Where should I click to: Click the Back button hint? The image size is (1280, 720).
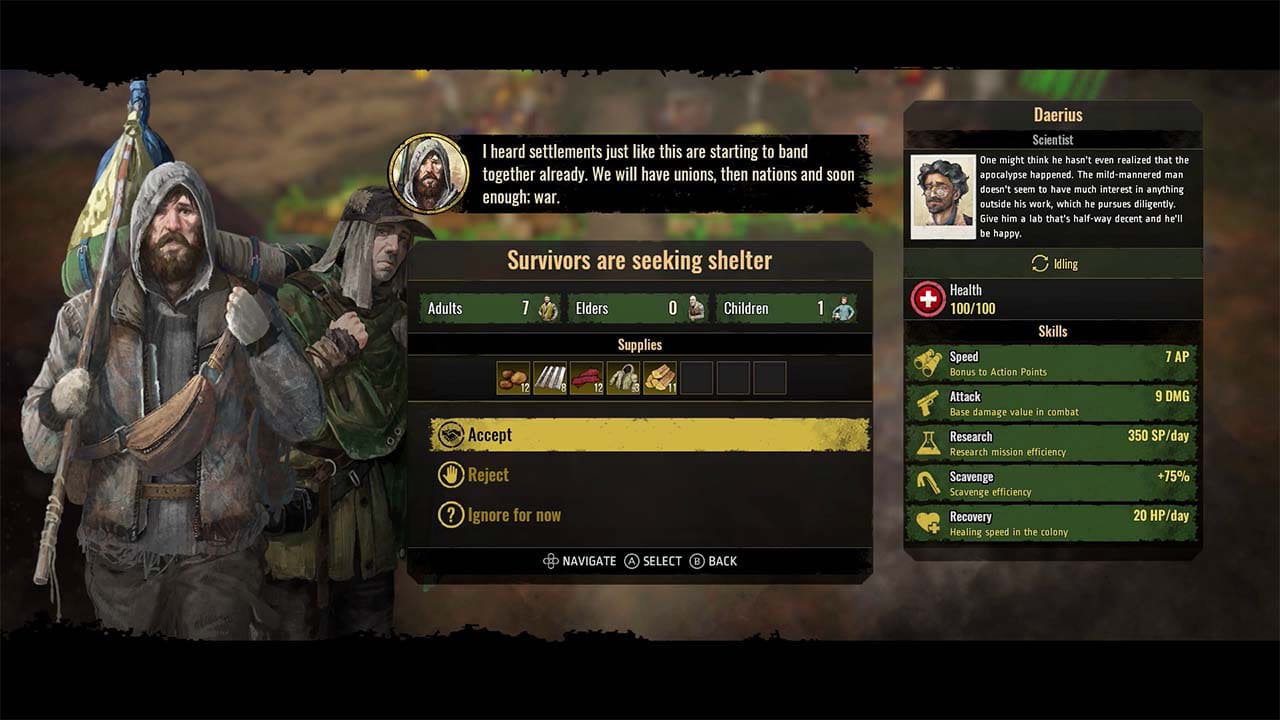[x=715, y=561]
